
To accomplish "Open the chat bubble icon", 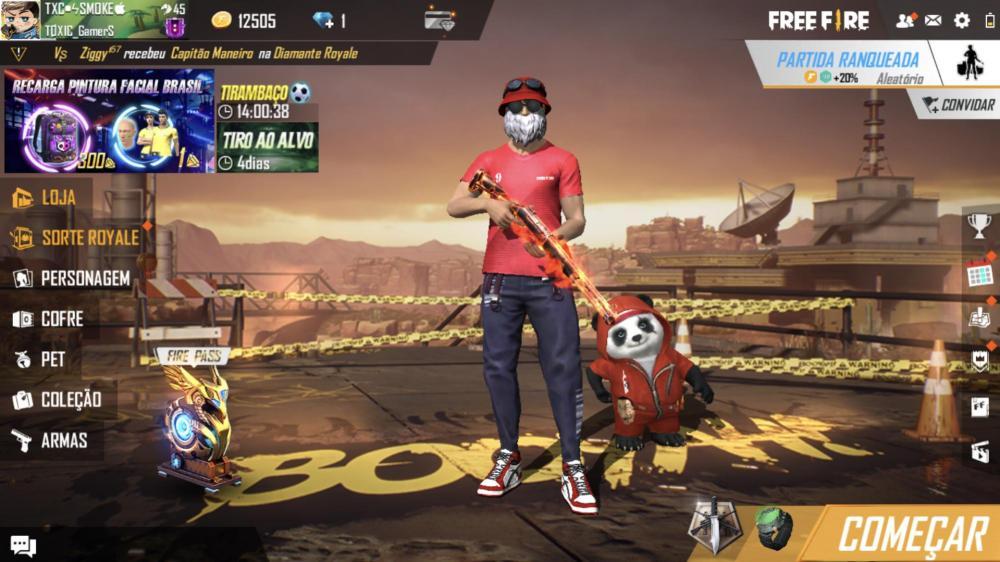I will pos(23,546).
